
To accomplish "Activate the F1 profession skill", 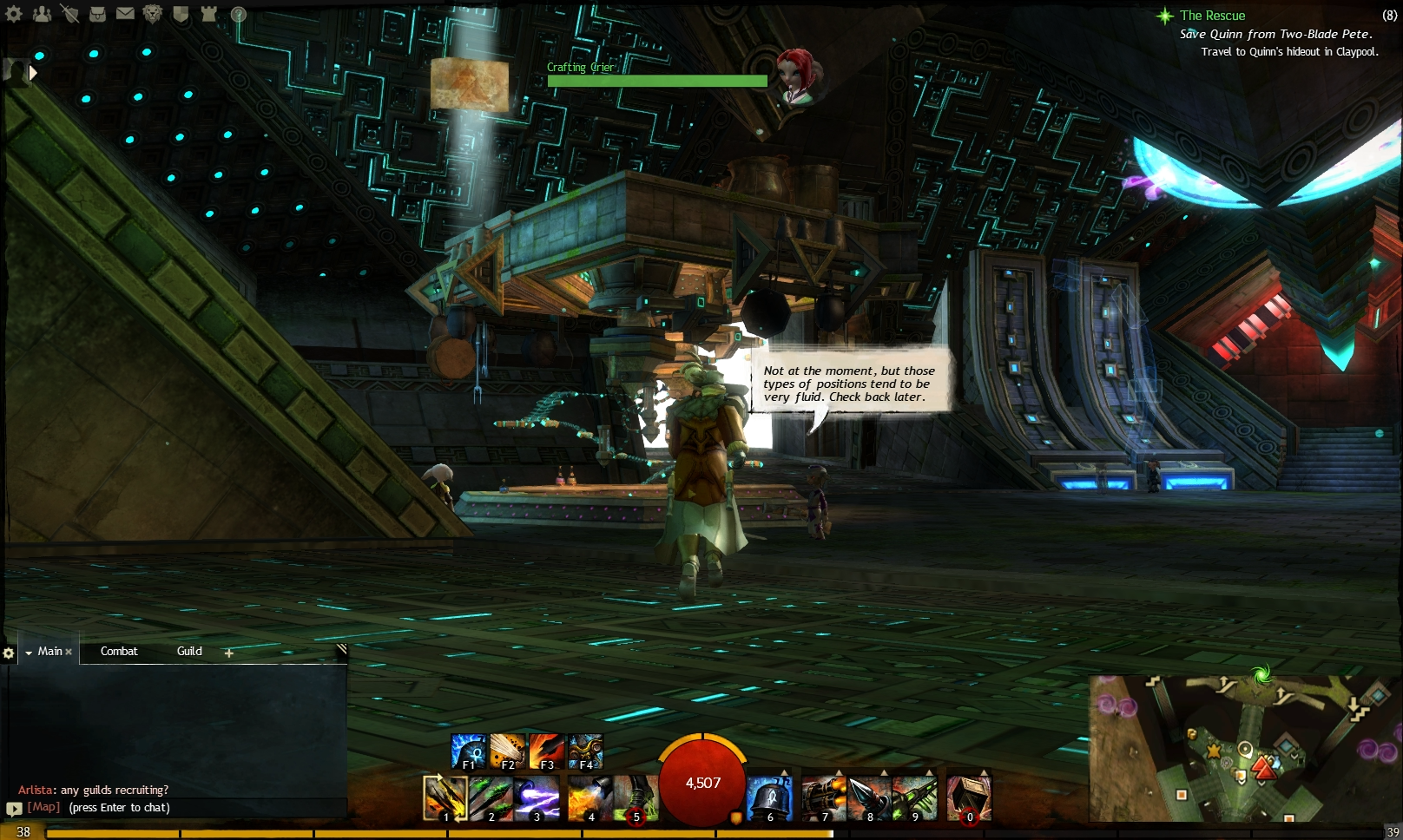I will tap(468, 751).
